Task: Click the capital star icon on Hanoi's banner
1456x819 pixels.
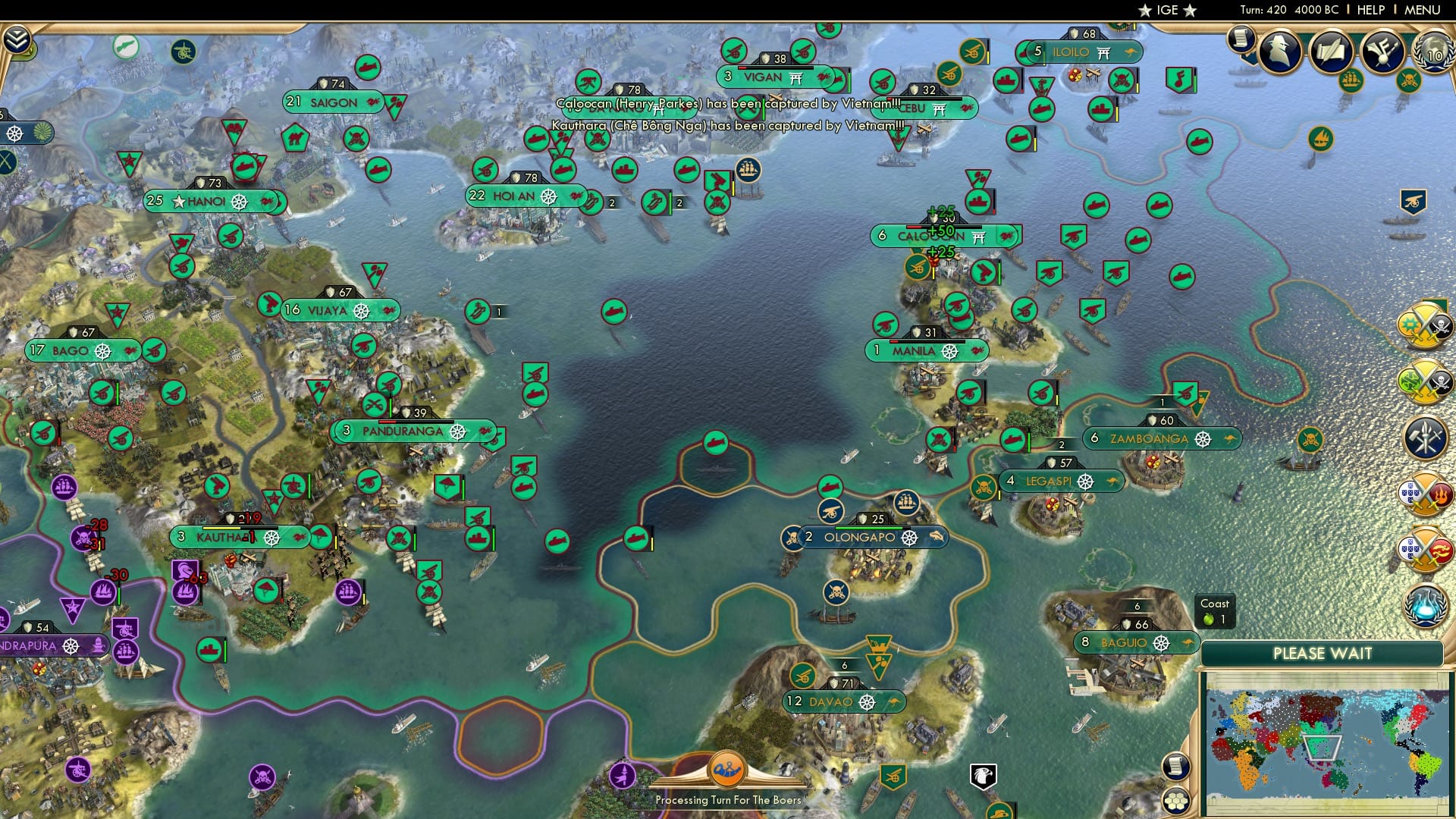Action: click(x=177, y=201)
